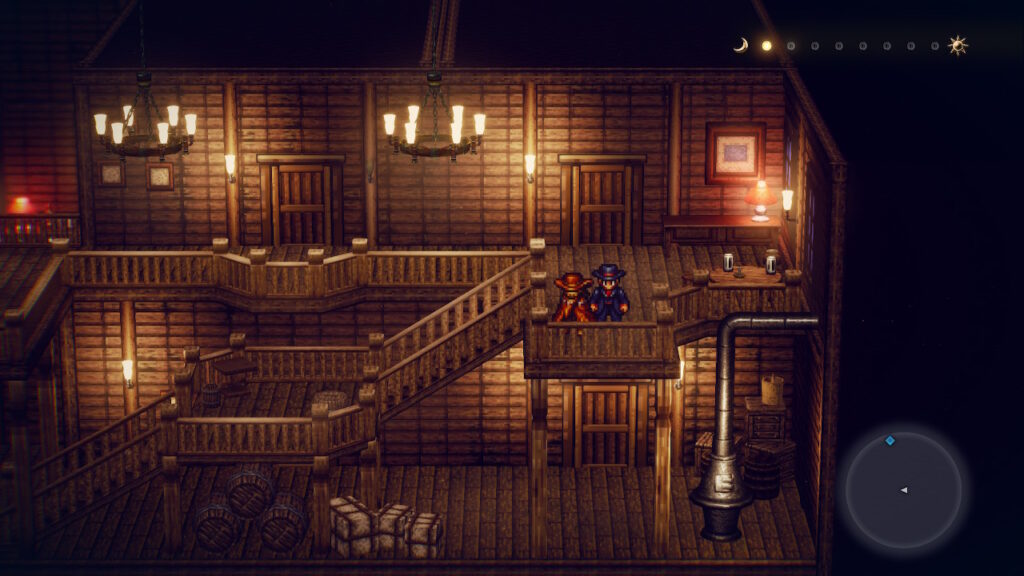Click the crescent moon icon

coord(741,45)
